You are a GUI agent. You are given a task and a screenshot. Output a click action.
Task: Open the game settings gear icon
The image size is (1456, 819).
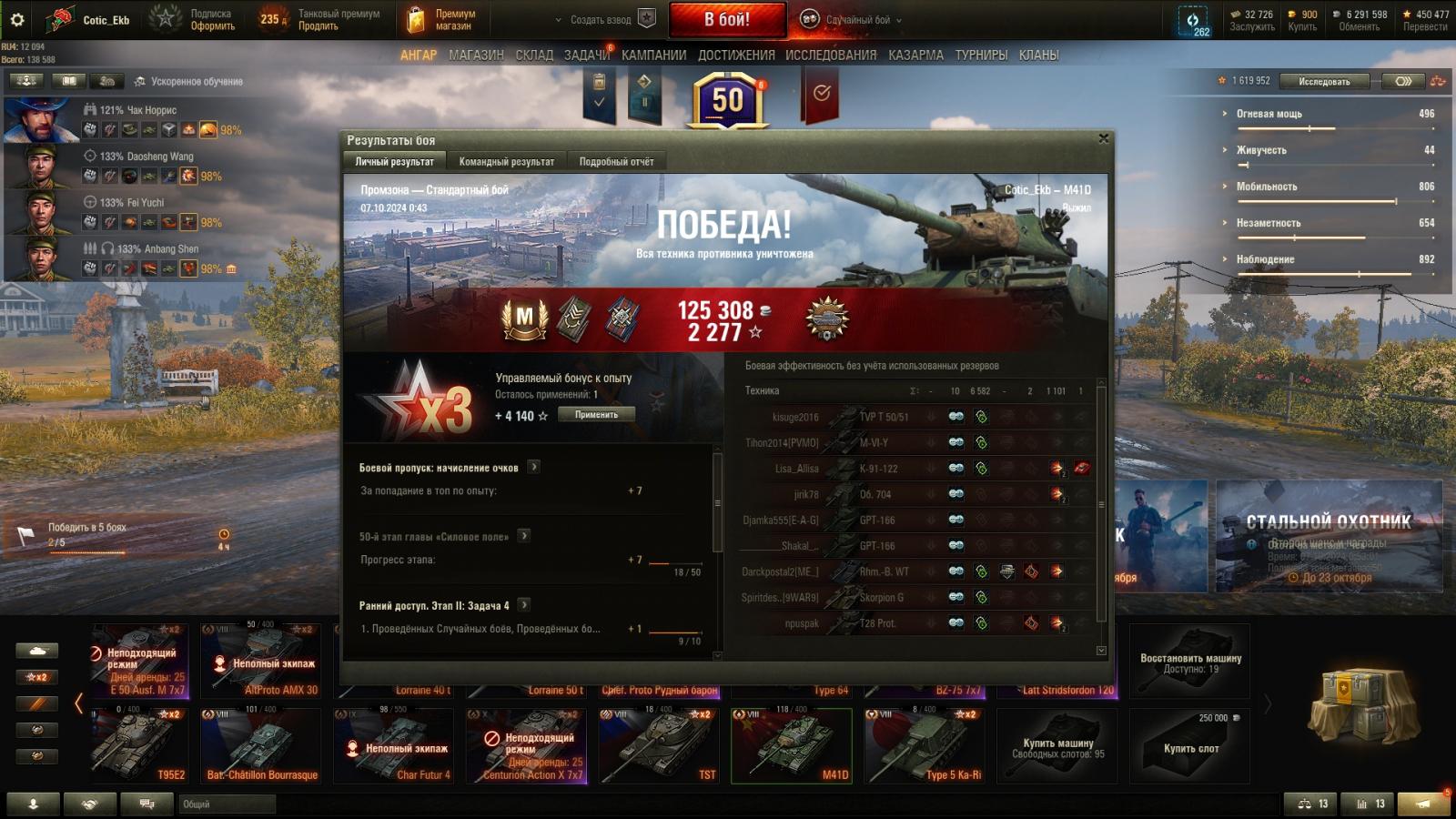click(x=16, y=19)
